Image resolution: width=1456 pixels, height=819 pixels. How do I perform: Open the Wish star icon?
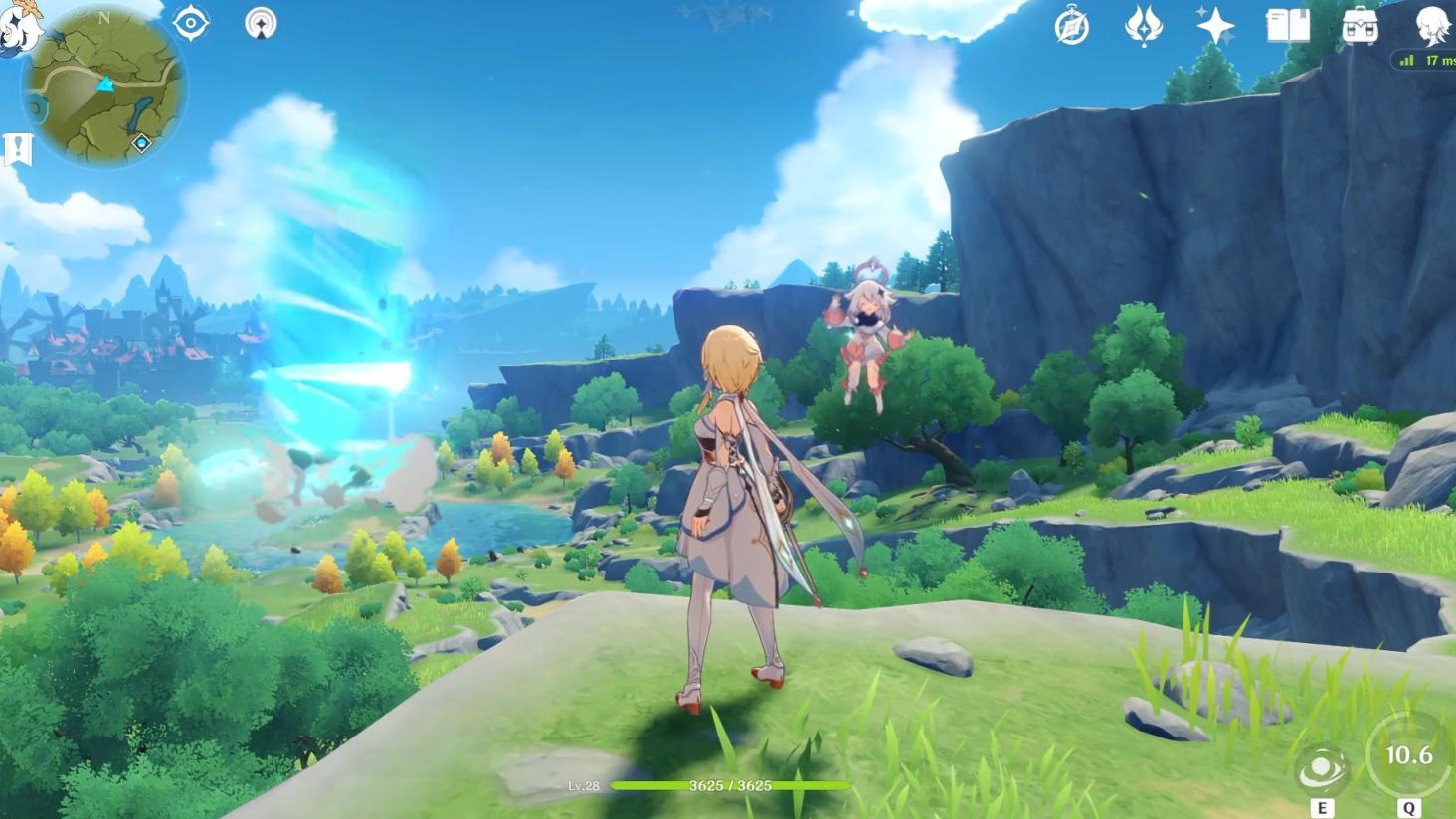pyautogui.click(x=1215, y=25)
